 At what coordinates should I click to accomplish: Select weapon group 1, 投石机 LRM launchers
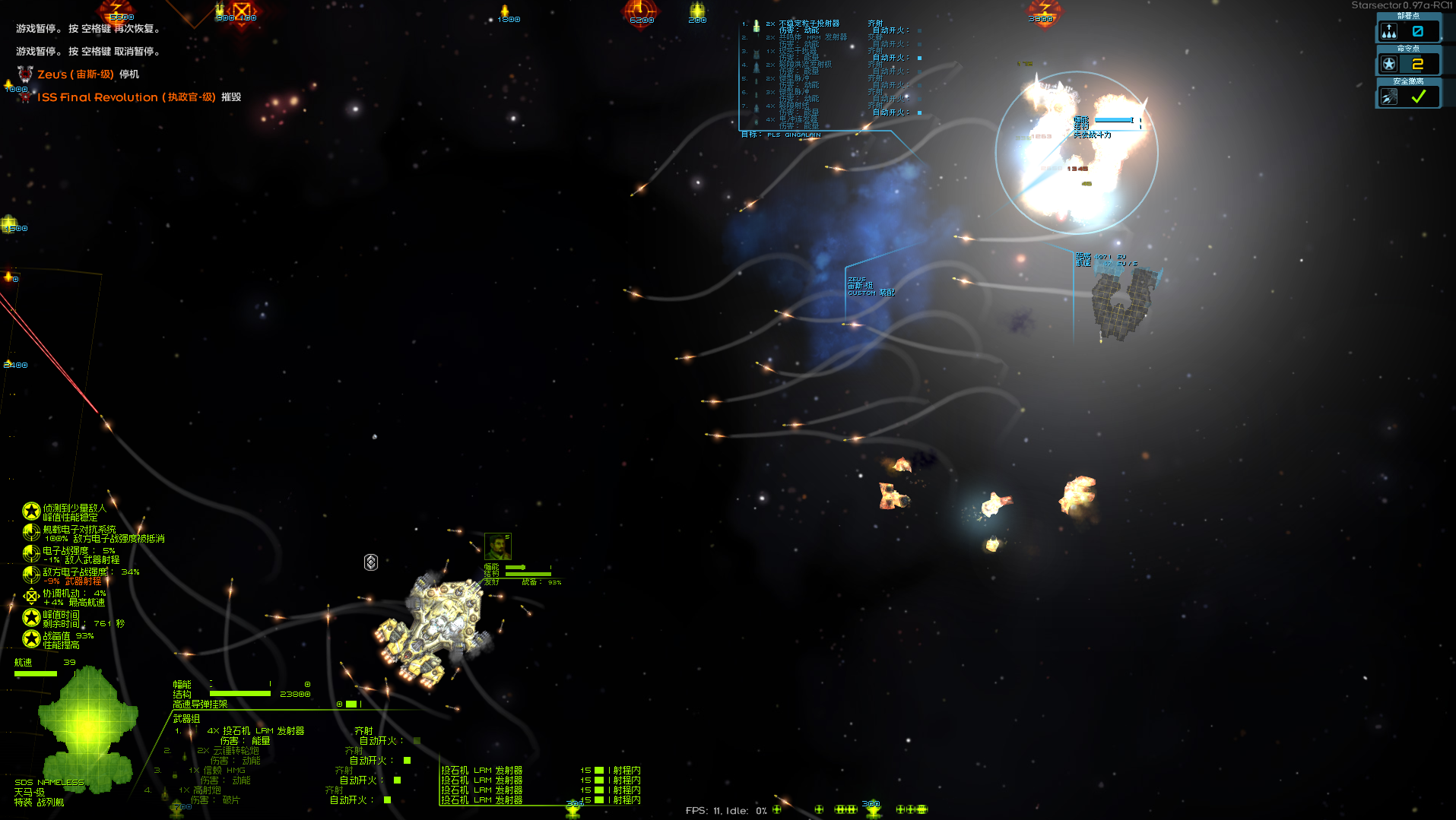[x=255, y=731]
